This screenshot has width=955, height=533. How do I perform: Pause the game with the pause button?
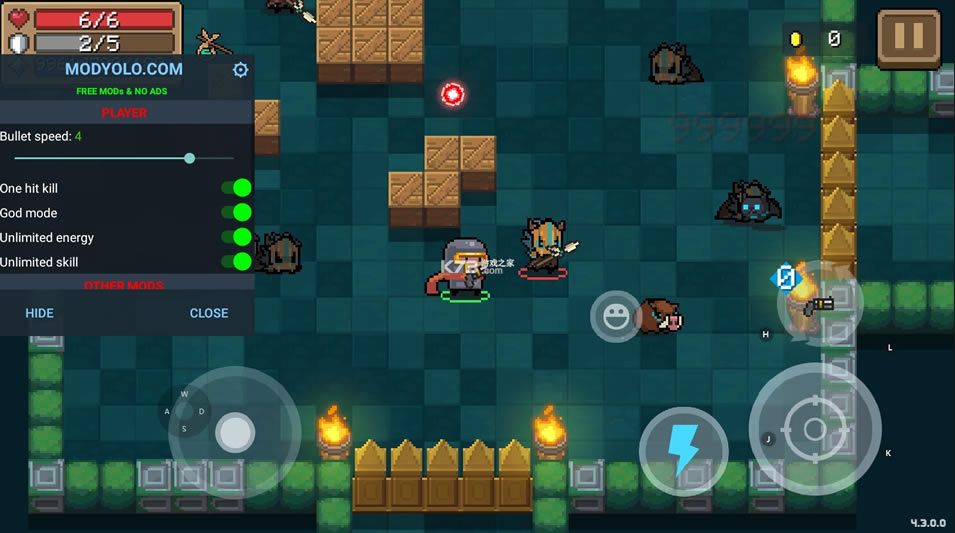908,37
